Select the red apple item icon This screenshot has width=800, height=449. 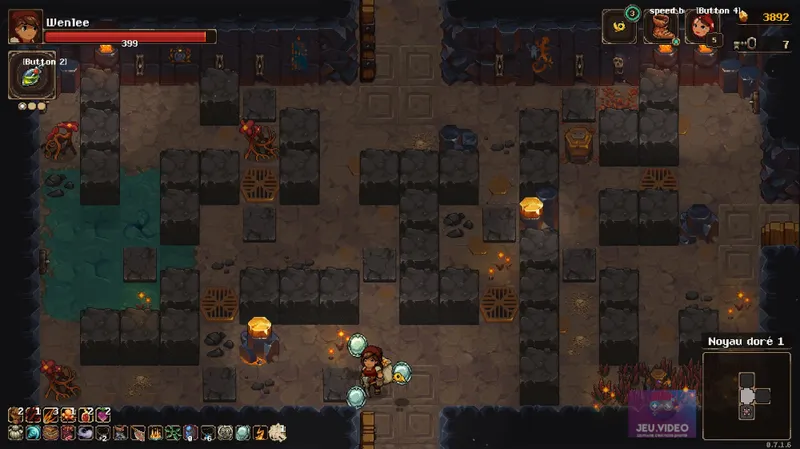click(x=85, y=415)
